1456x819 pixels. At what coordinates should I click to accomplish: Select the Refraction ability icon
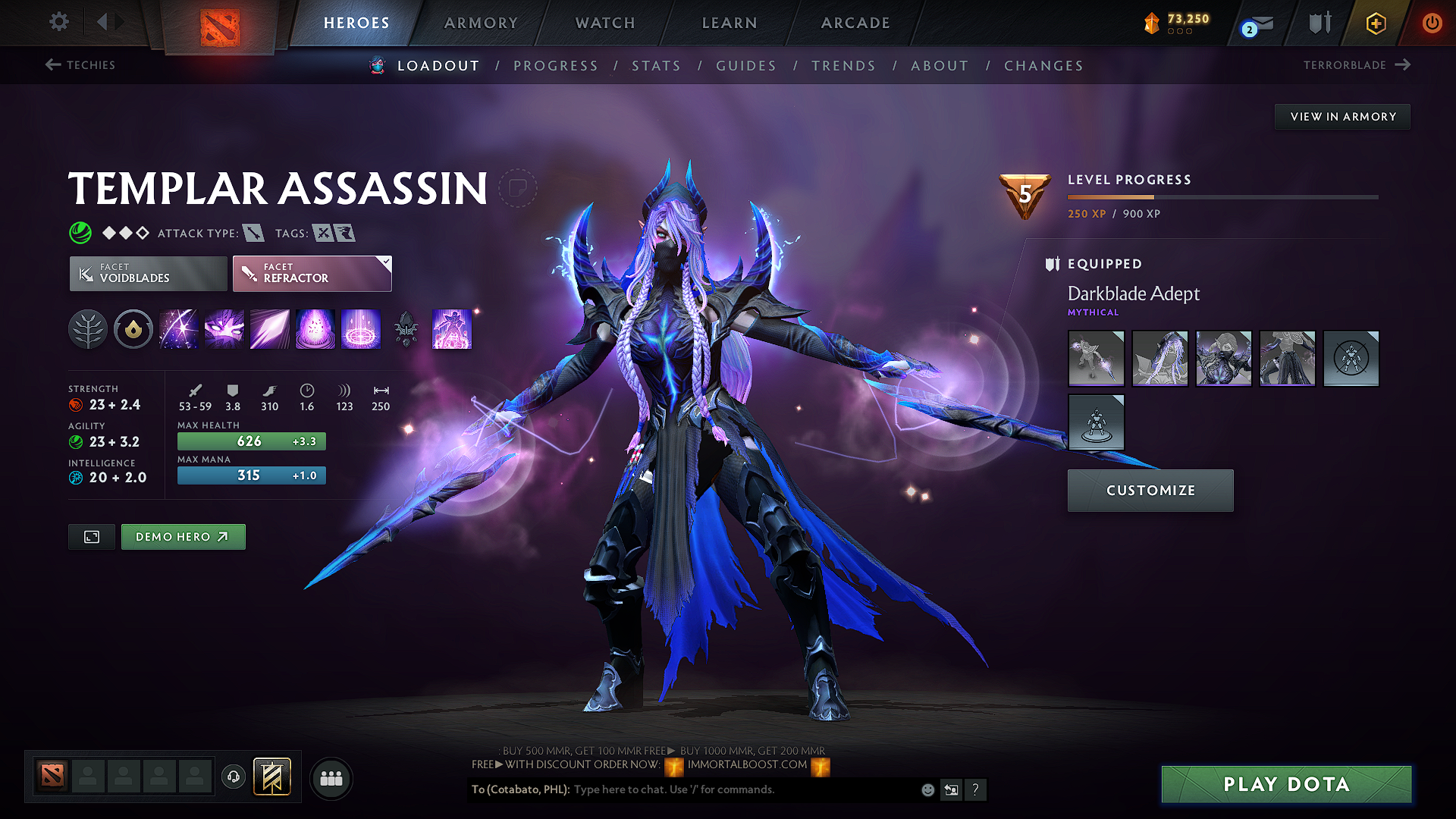[x=179, y=329]
